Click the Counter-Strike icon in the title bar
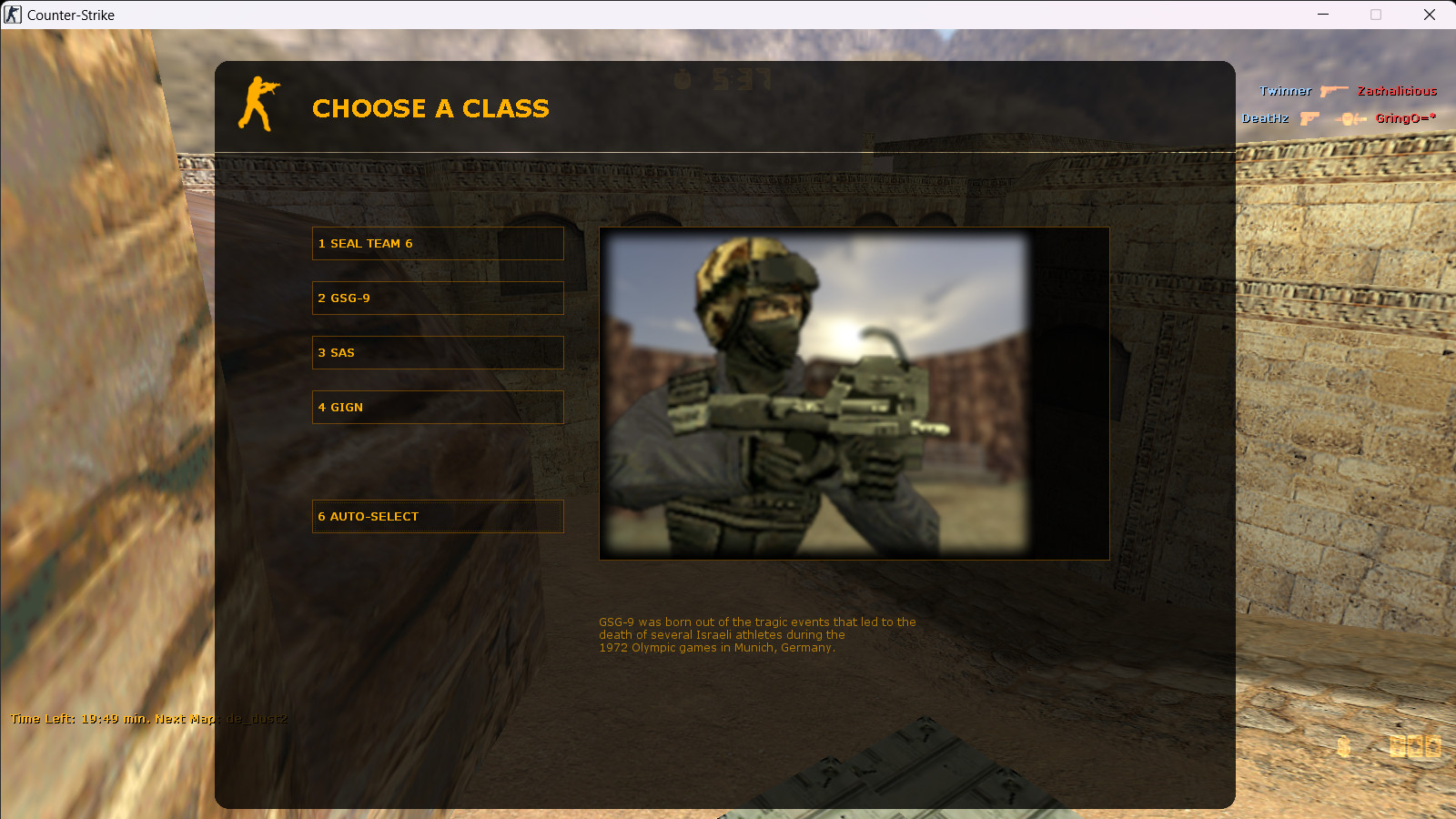Viewport: 1456px width, 819px height. pos(12,15)
